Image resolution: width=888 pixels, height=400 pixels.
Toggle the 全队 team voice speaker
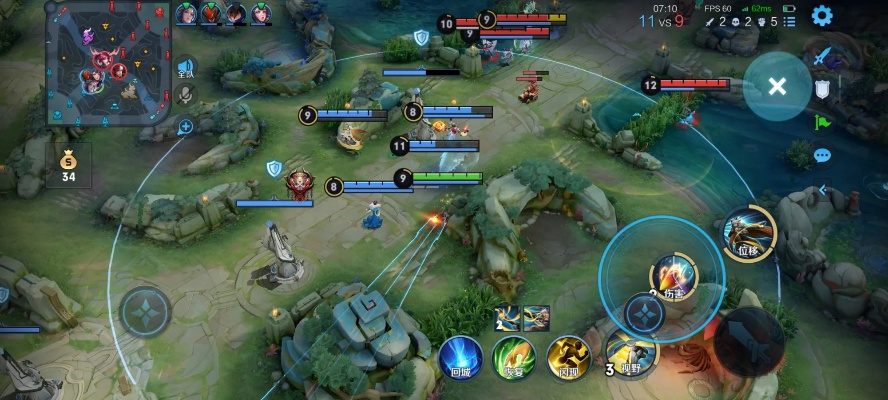tap(185, 68)
